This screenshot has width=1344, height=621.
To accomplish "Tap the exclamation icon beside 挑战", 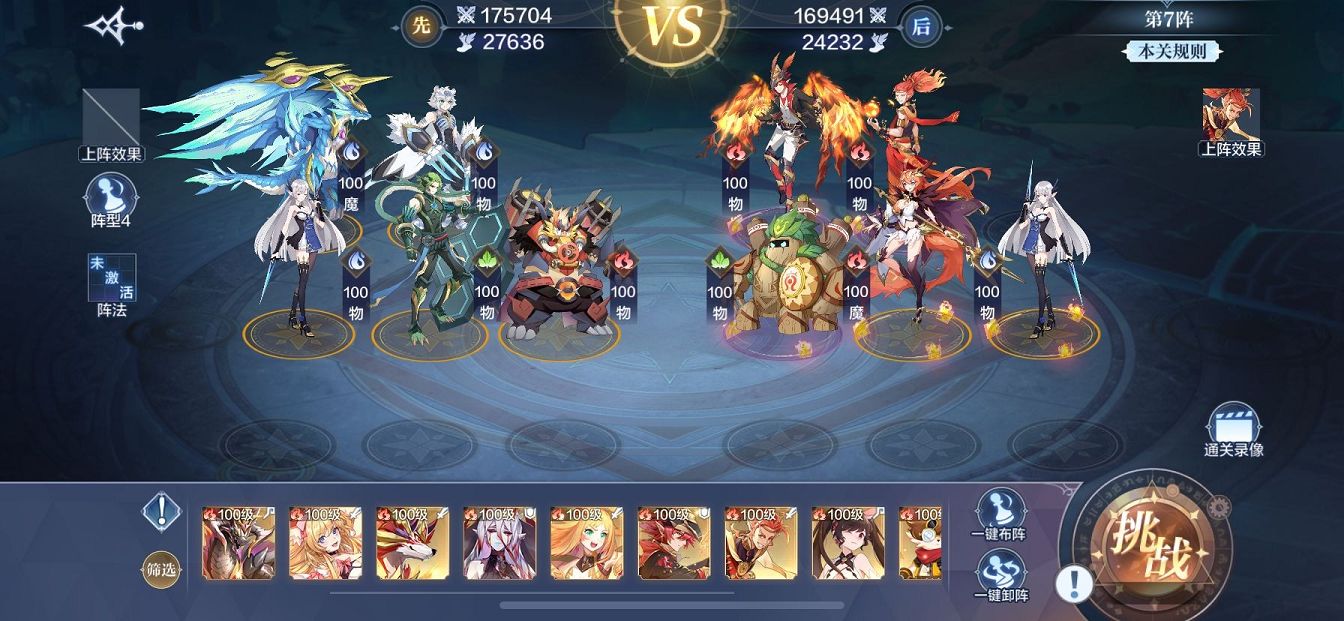I will (1074, 583).
